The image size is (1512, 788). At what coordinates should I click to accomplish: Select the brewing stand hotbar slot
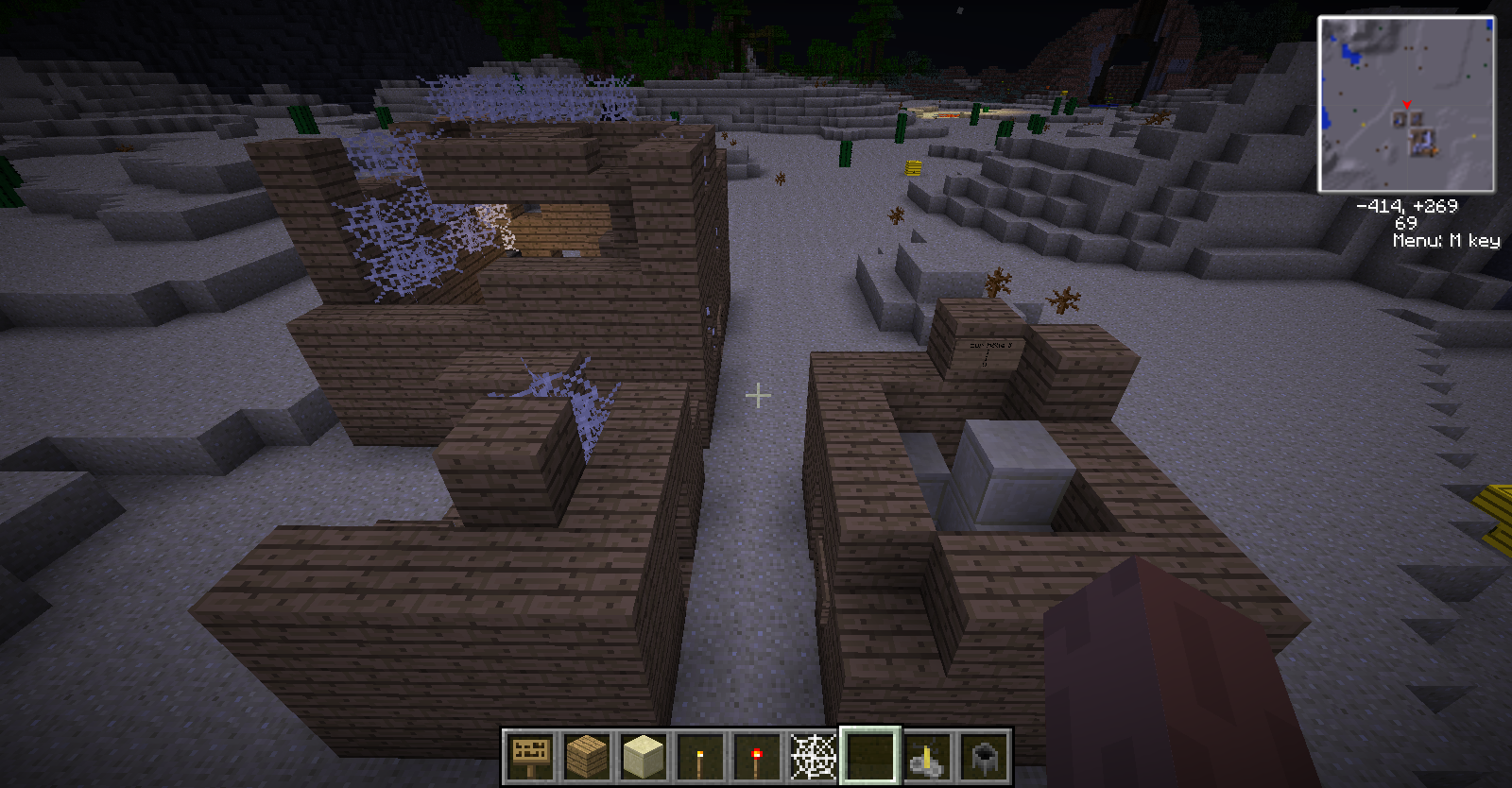click(x=927, y=756)
